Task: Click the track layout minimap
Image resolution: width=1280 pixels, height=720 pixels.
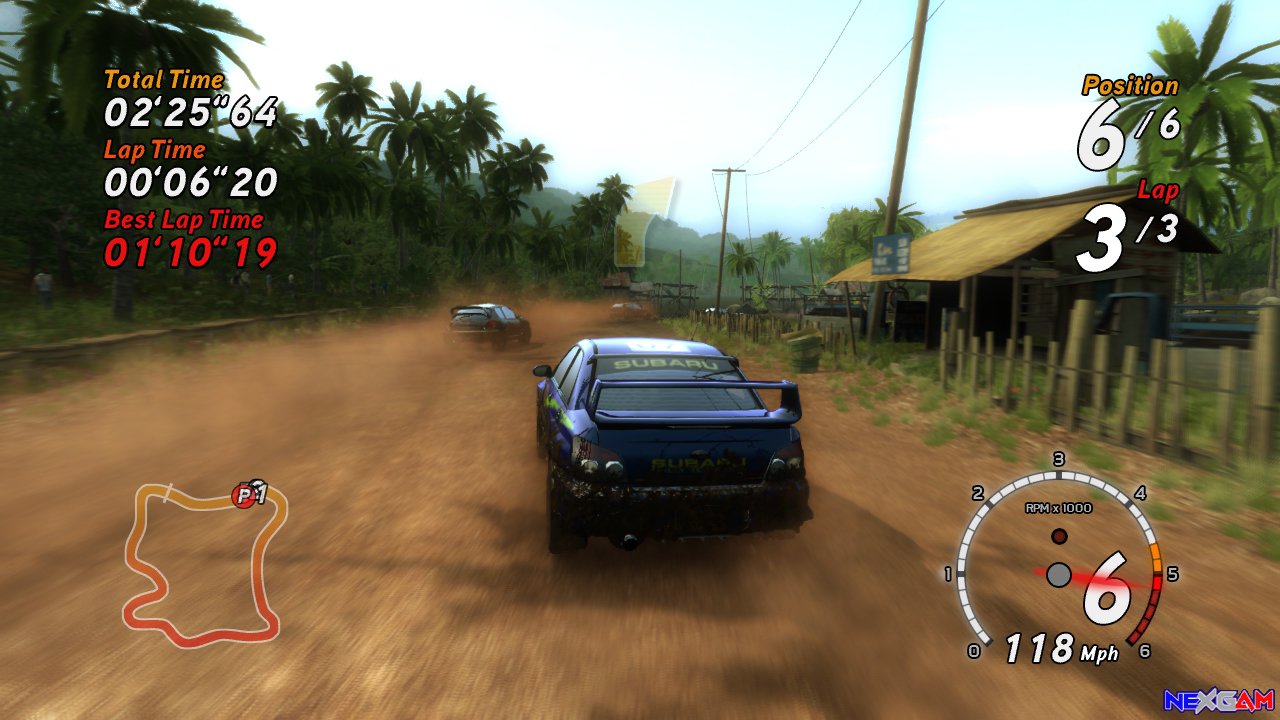Action: pyautogui.click(x=203, y=564)
